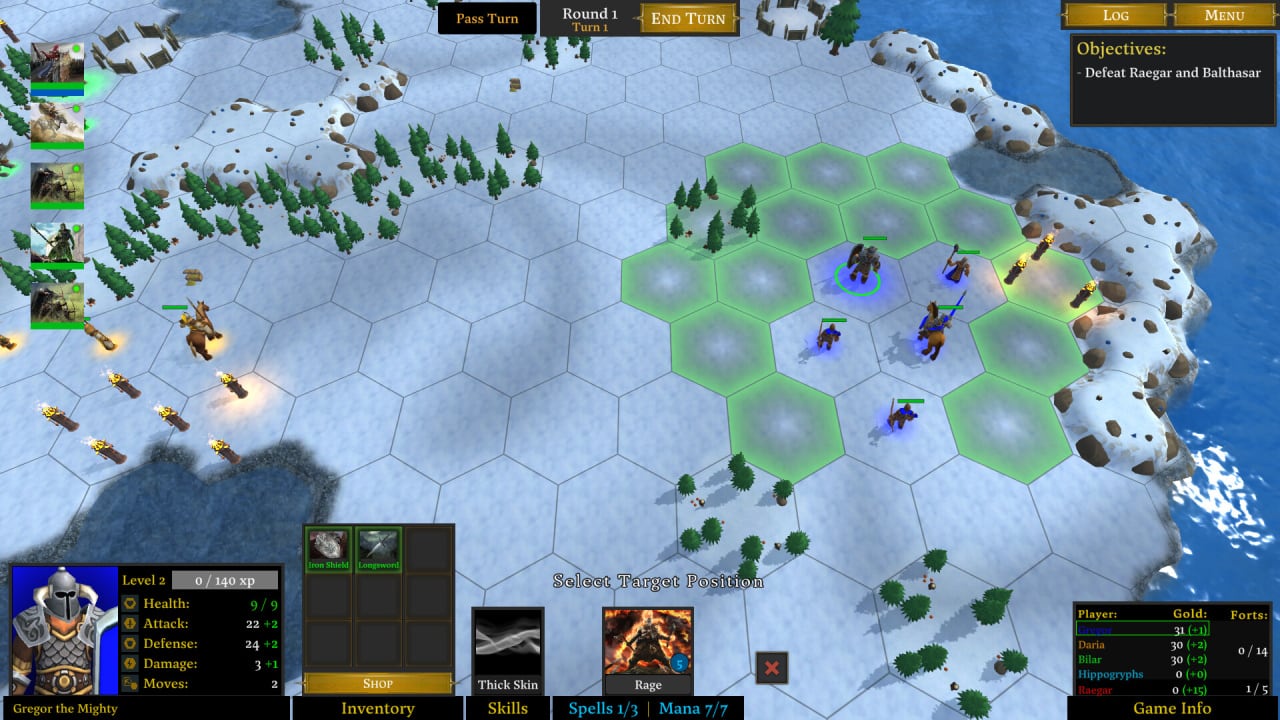1280x720 pixels.
Task: Open the Game Info tab
Action: (x=1172, y=708)
